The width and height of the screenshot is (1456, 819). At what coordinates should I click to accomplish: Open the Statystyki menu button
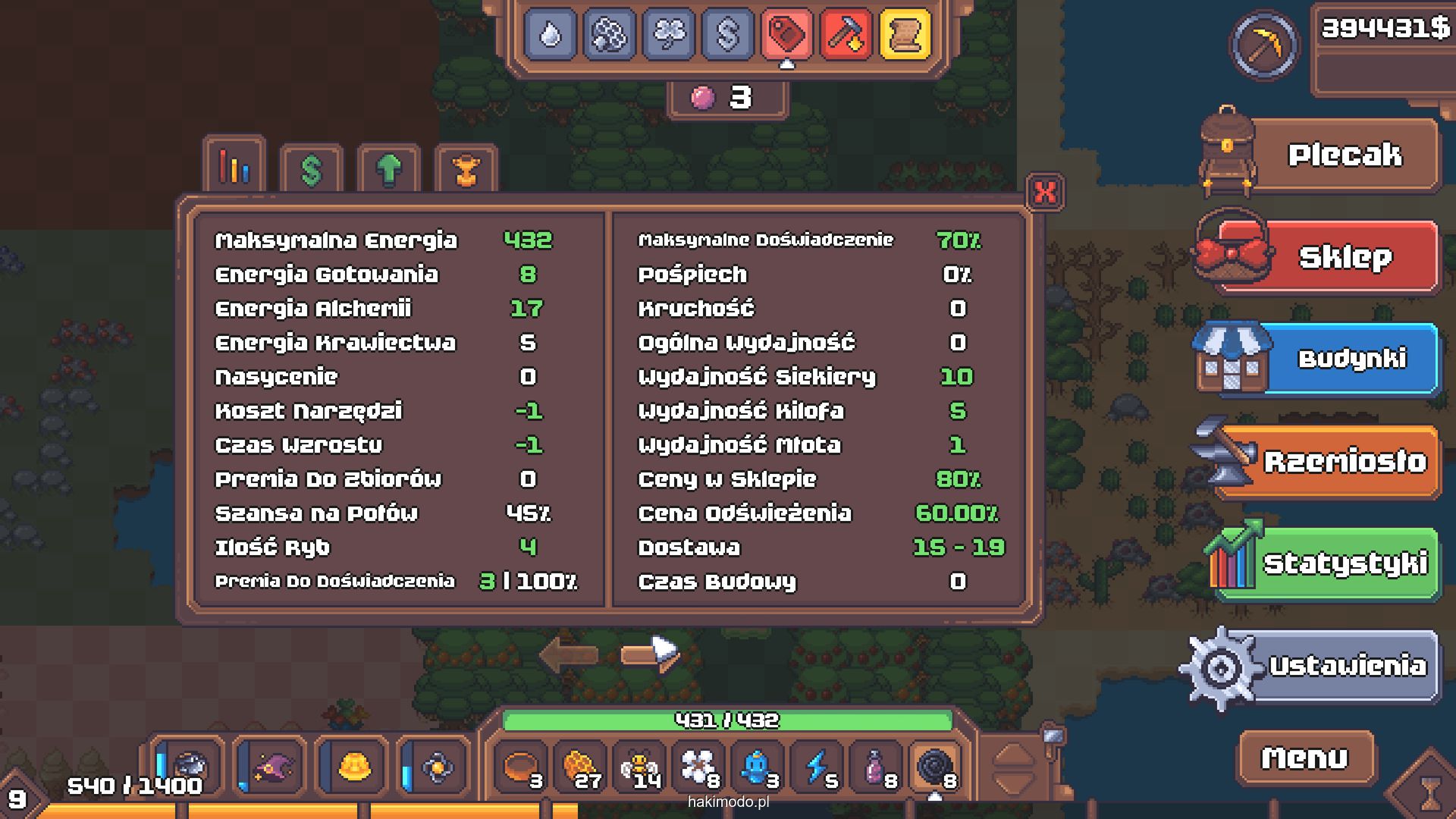point(1343,563)
